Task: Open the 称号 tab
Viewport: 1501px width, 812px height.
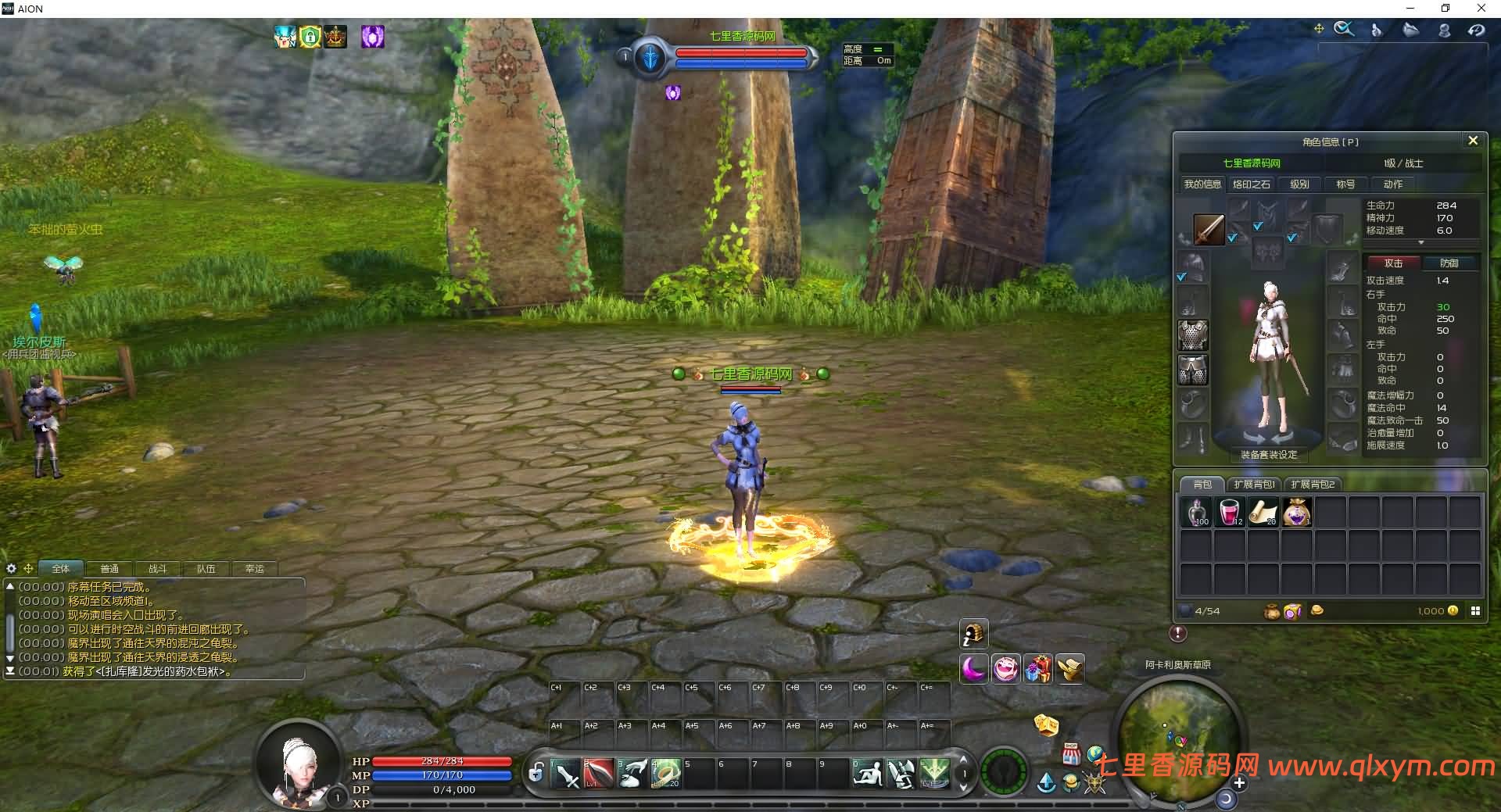Action: (1345, 184)
